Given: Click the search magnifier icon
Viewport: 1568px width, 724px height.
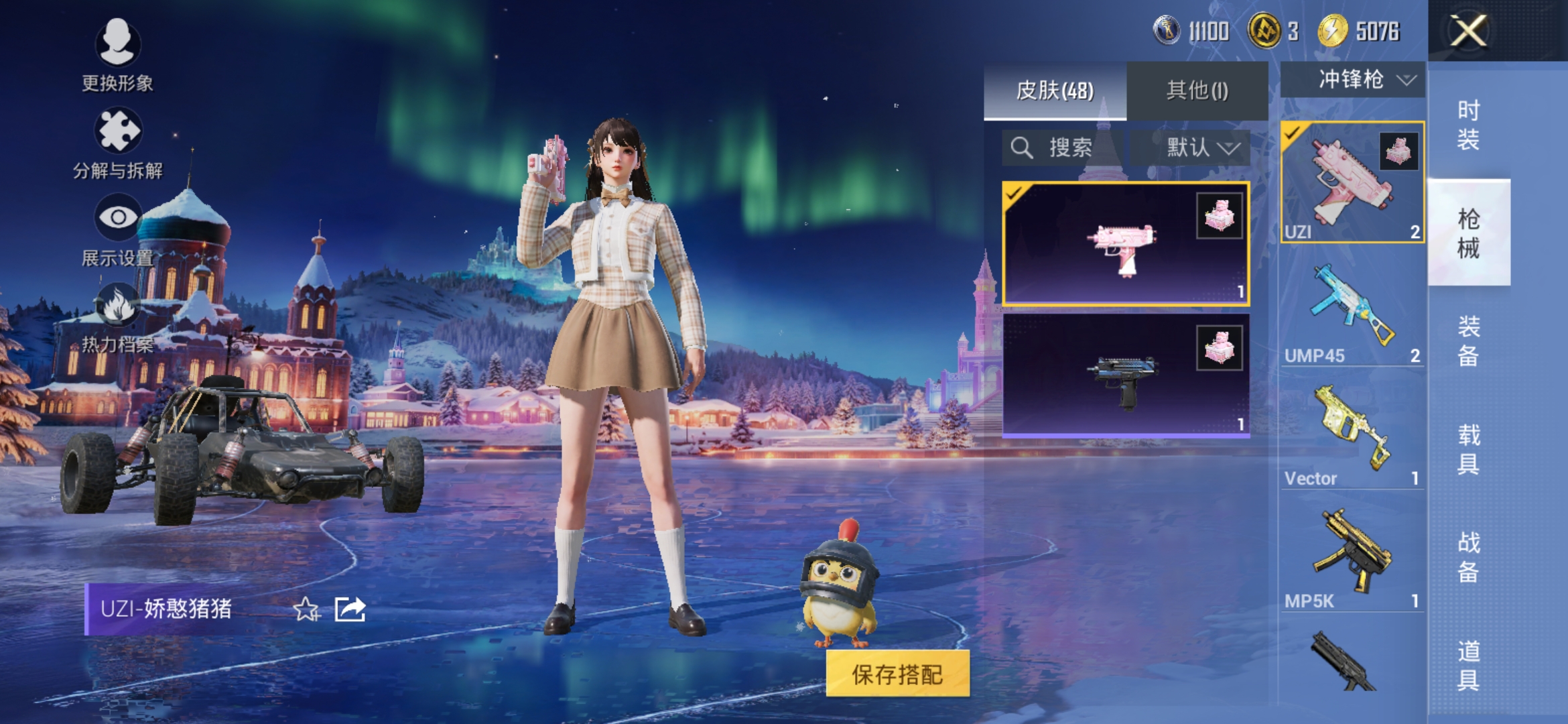Looking at the screenshot, I should pyautogui.click(x=1021, y=147).
